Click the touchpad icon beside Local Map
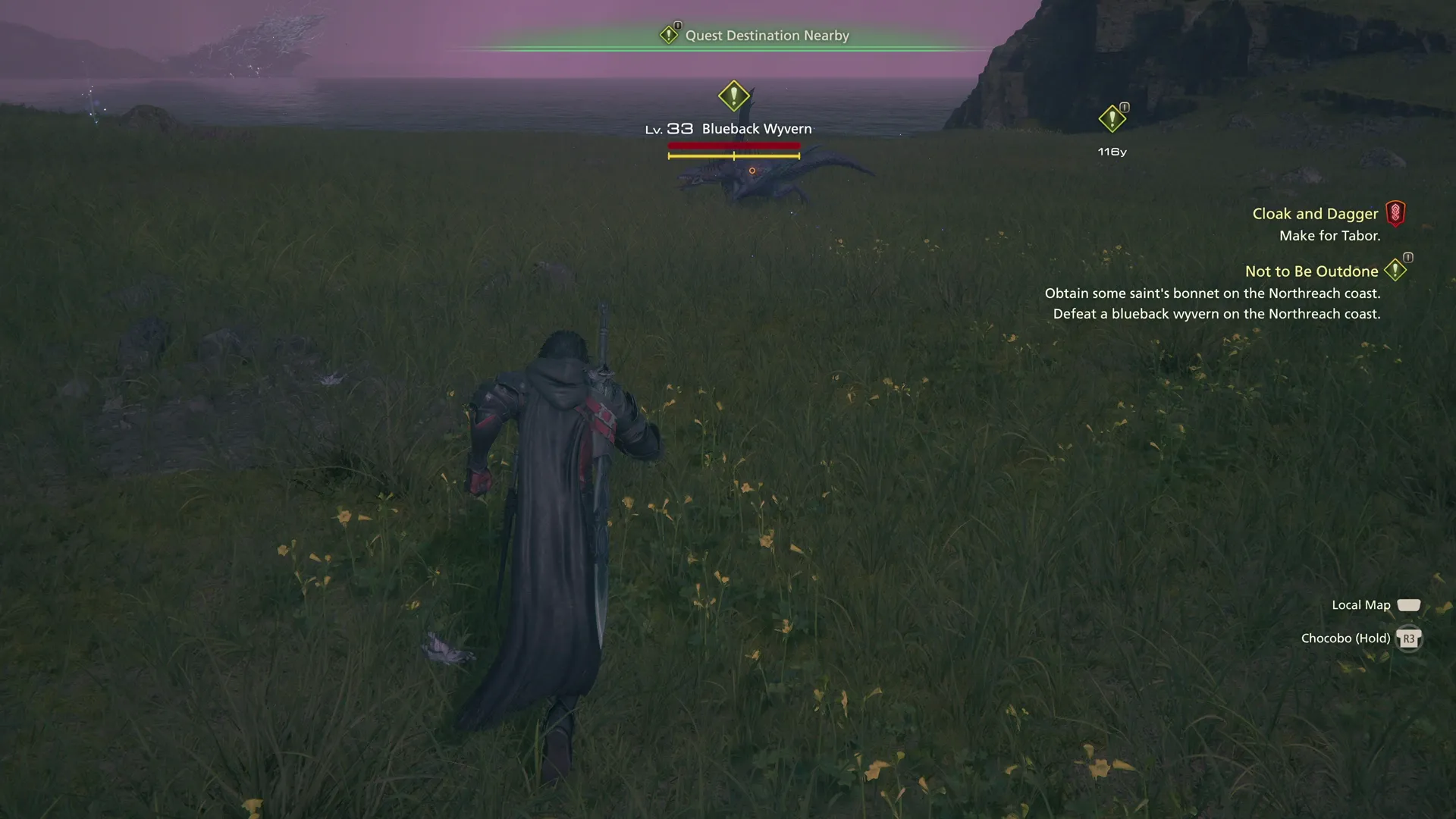 pos(1409,604)
